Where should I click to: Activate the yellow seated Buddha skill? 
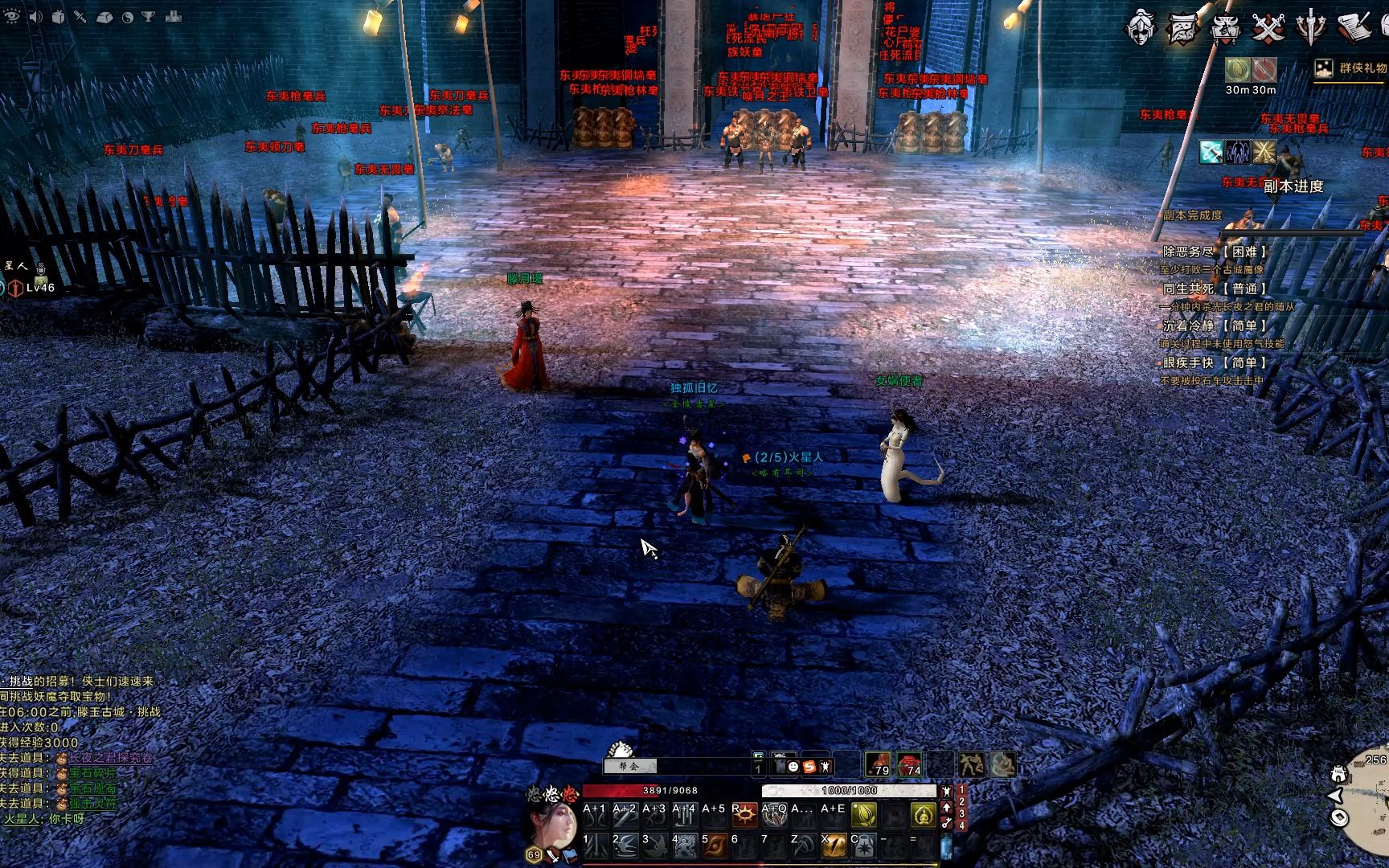tap(923, 816)
